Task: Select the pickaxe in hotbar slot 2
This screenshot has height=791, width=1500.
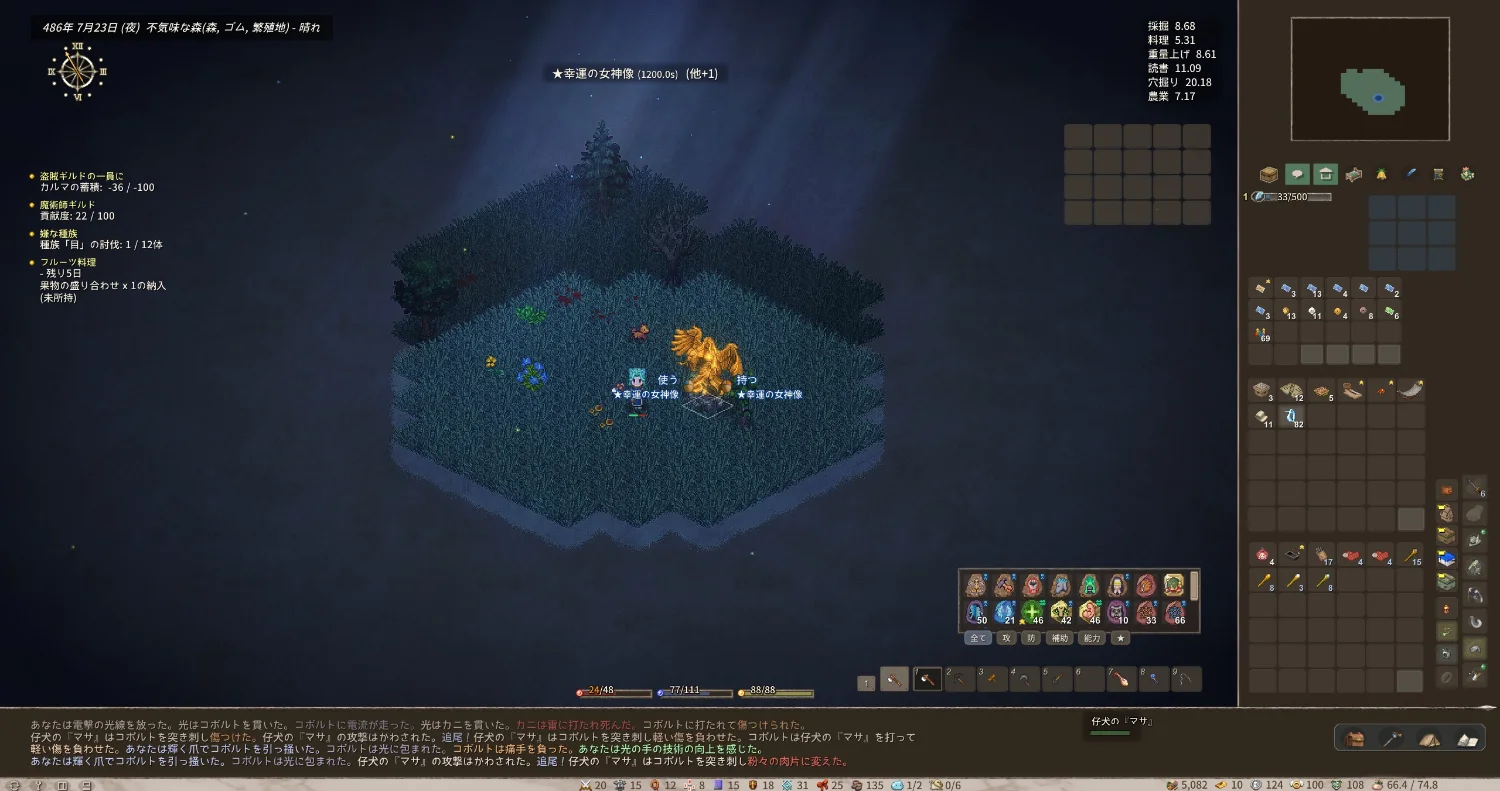Action: (961, 680)
